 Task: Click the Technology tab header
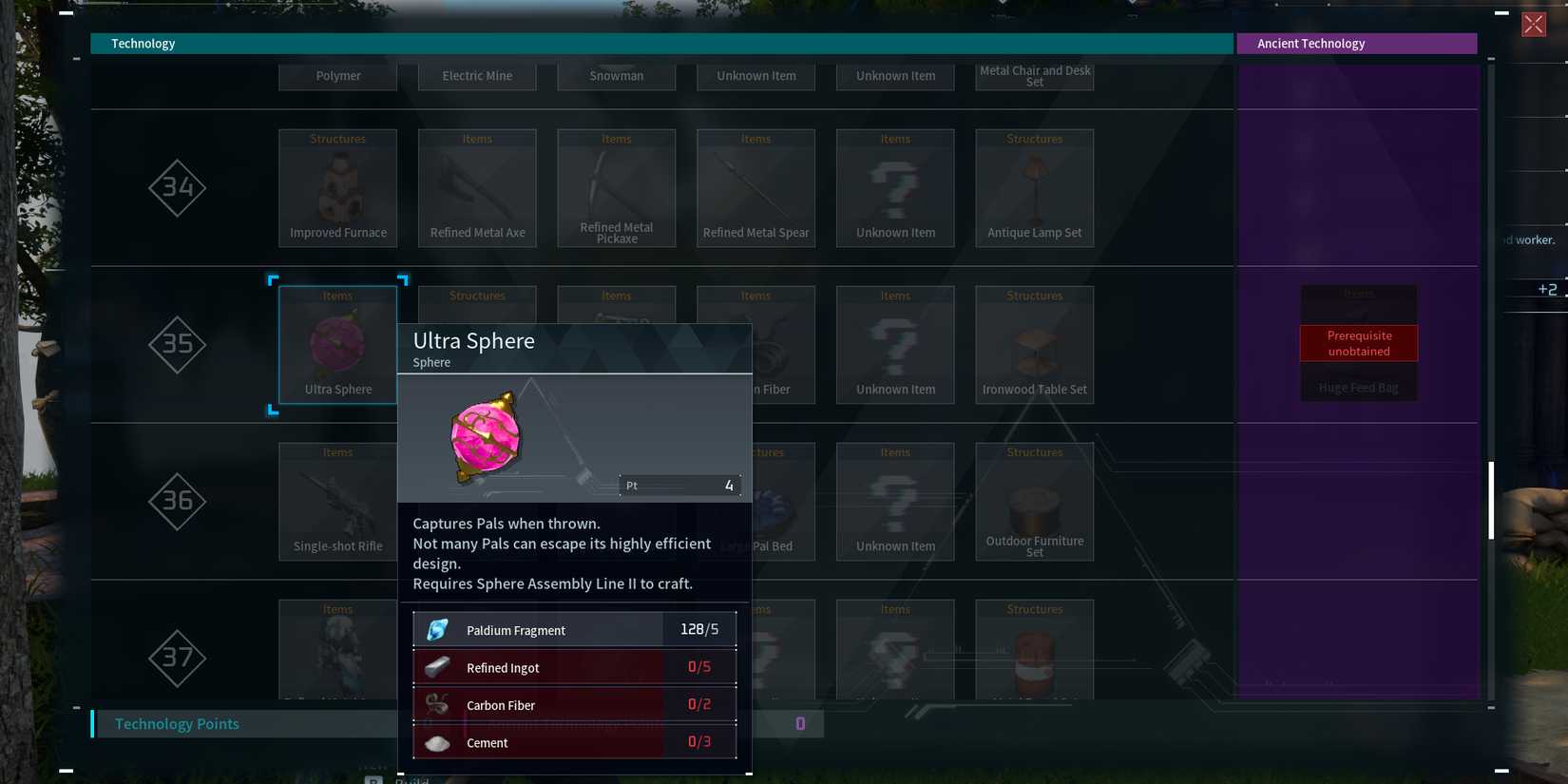[x=143, y=43]
